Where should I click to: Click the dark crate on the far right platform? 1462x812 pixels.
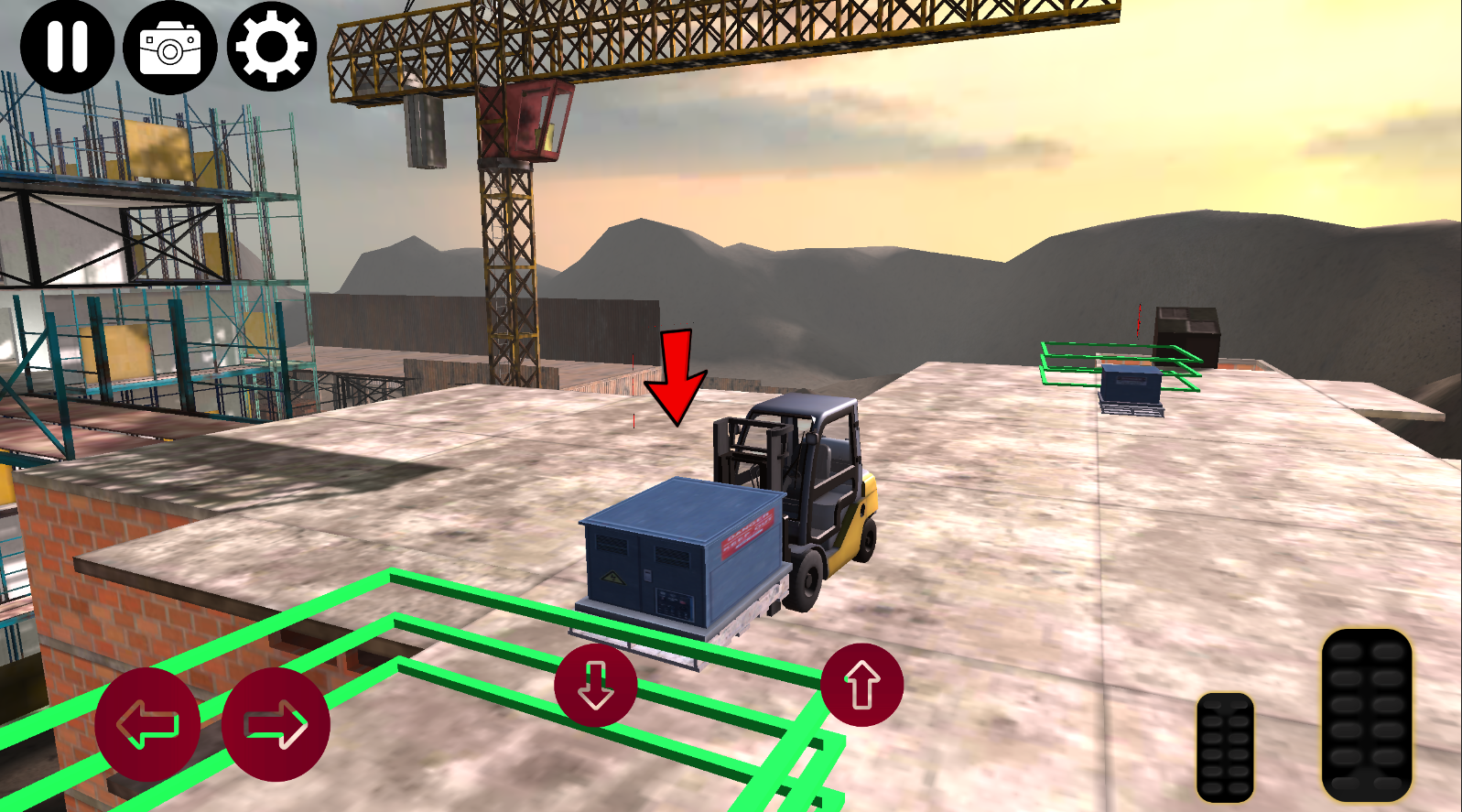pos(1186,330)
